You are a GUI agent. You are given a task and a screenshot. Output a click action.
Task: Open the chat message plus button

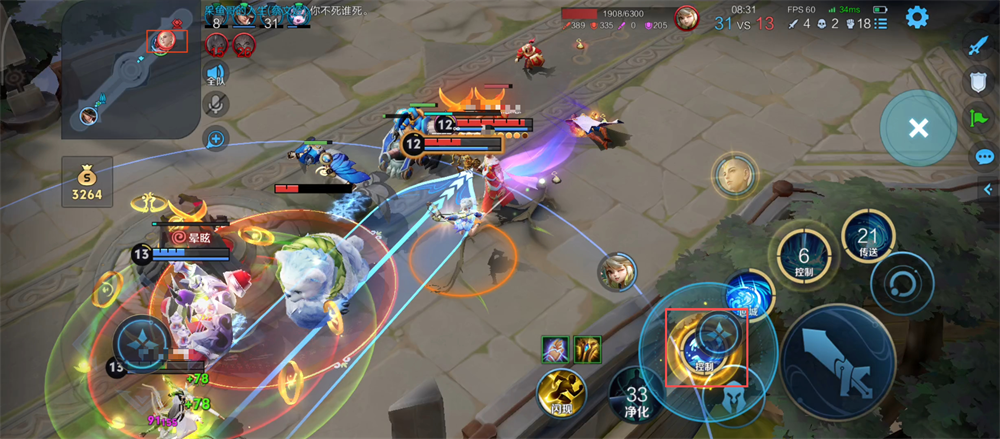pos(215,138)
